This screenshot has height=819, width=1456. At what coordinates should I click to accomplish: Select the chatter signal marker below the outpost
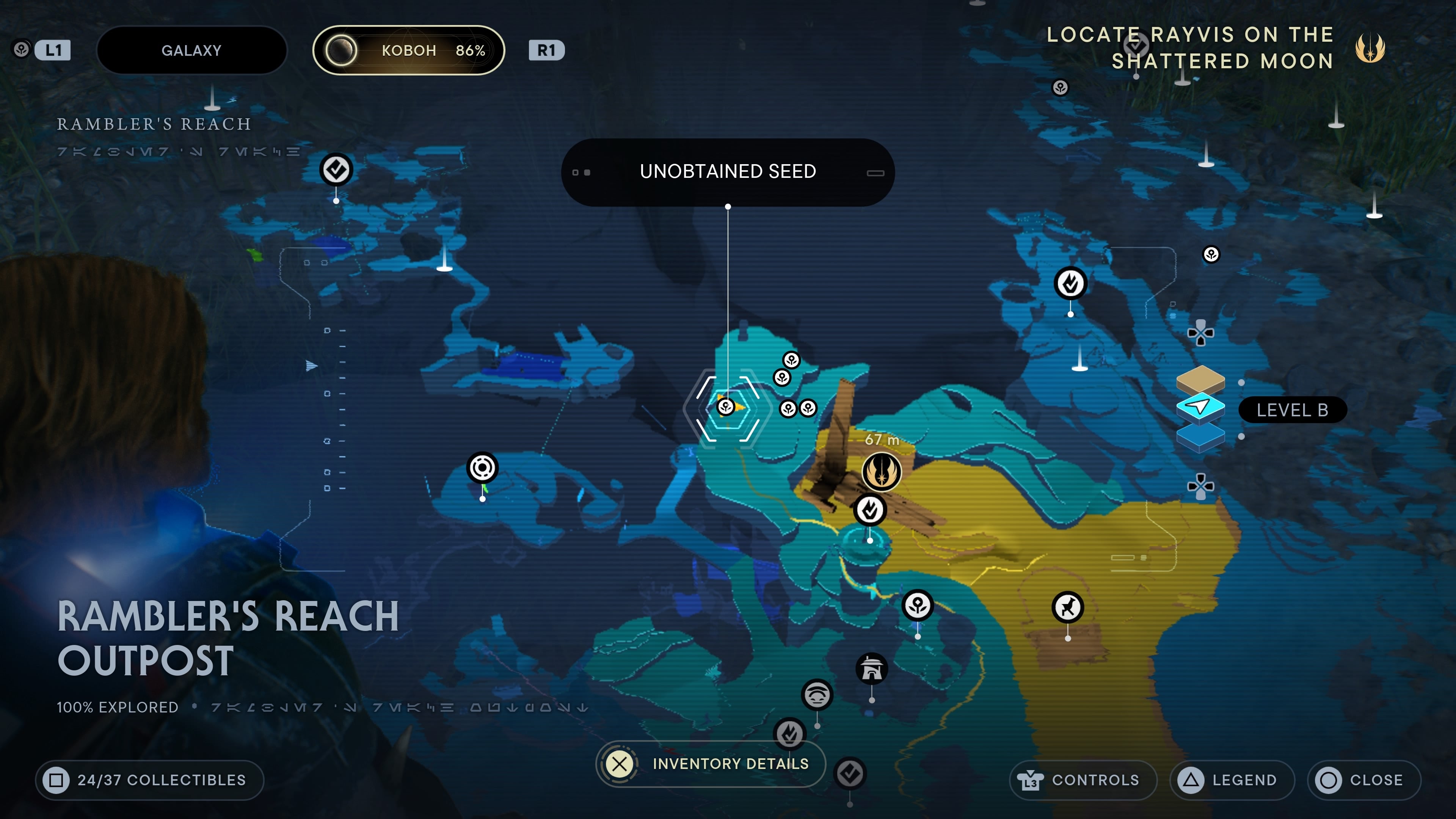[x=817, y=695]
